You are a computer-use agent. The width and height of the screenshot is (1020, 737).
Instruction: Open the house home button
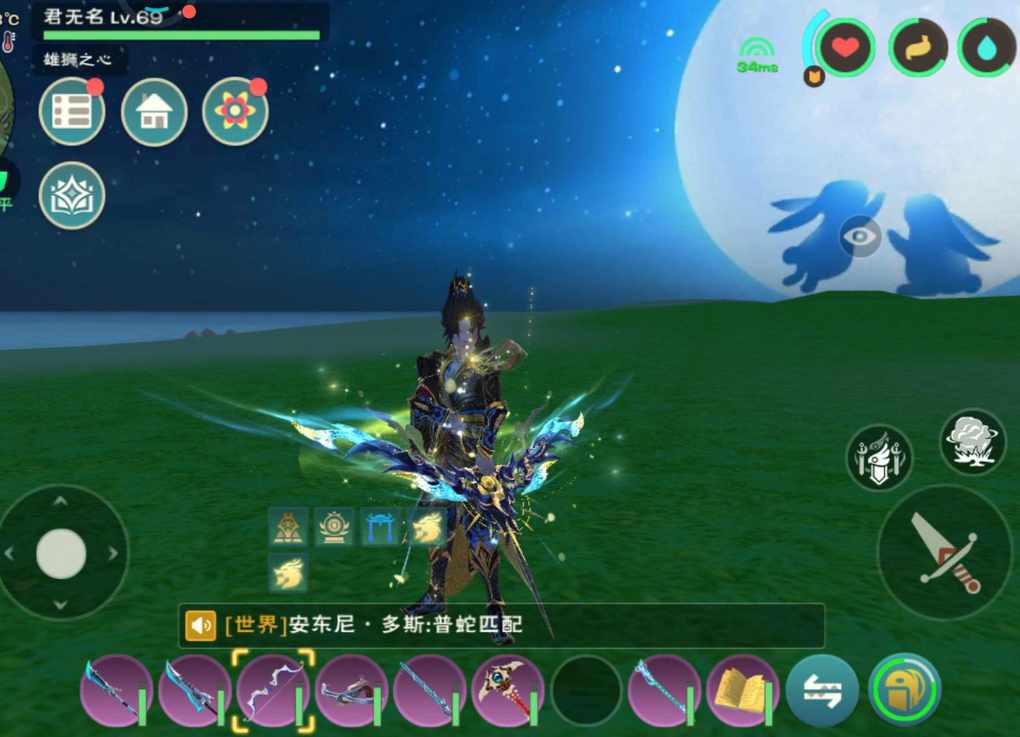coord(154,112)
